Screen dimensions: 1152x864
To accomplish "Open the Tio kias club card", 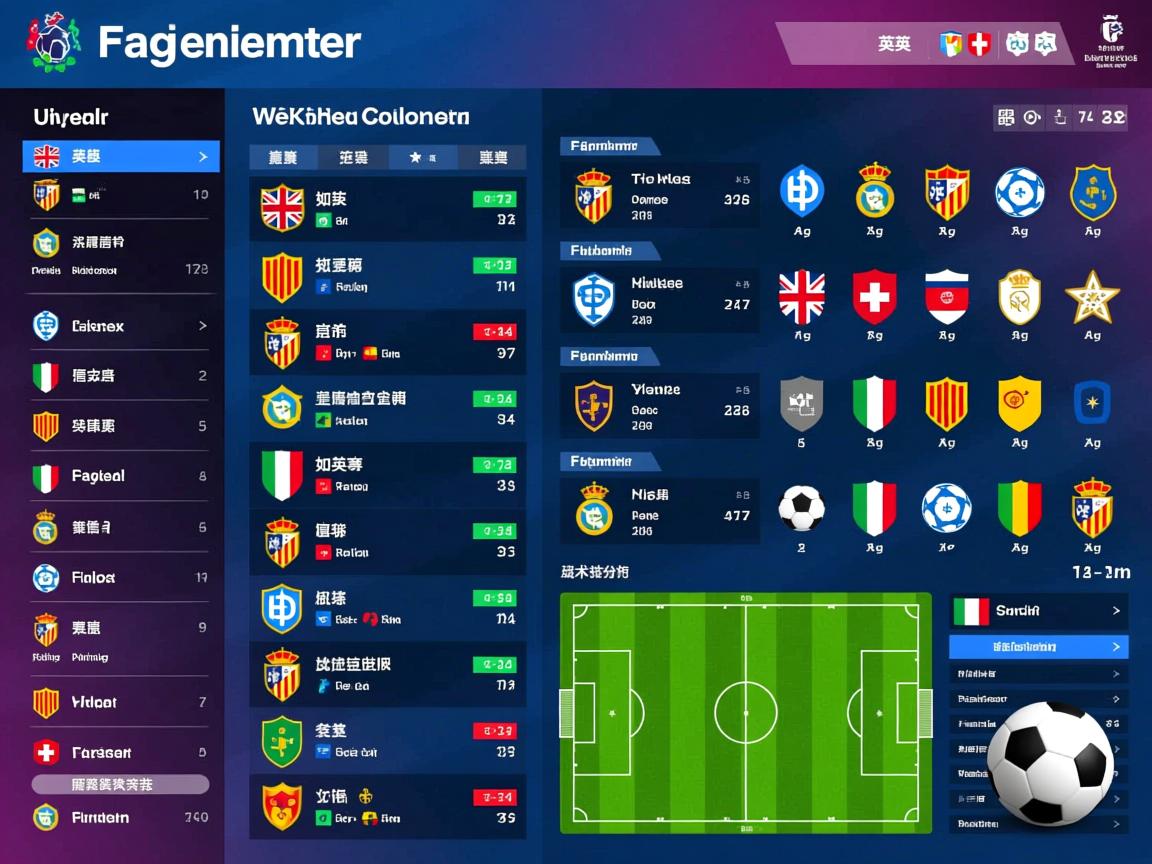I will (659, 196).
